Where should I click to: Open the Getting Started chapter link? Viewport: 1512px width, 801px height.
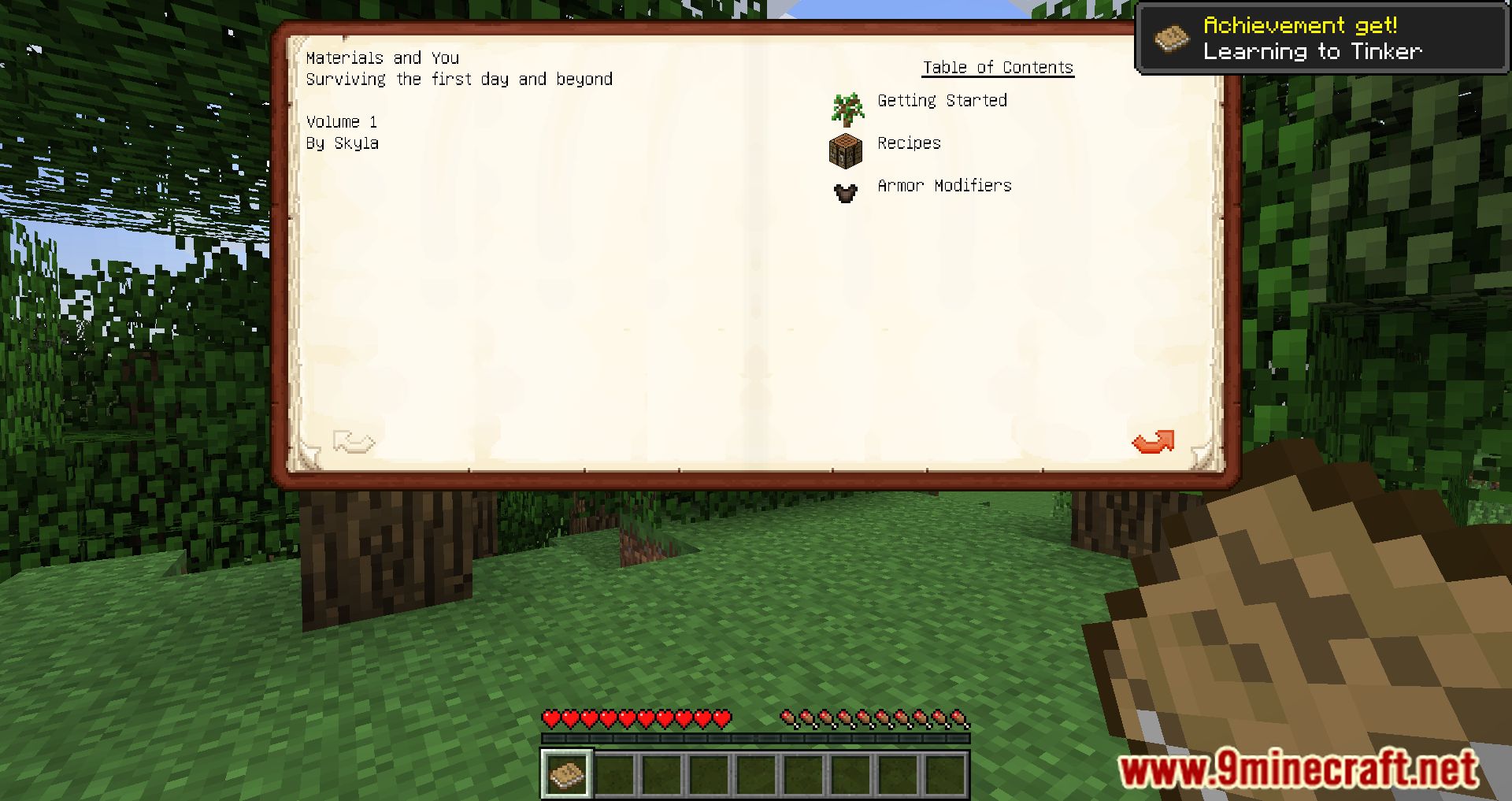tap(942, 101)
